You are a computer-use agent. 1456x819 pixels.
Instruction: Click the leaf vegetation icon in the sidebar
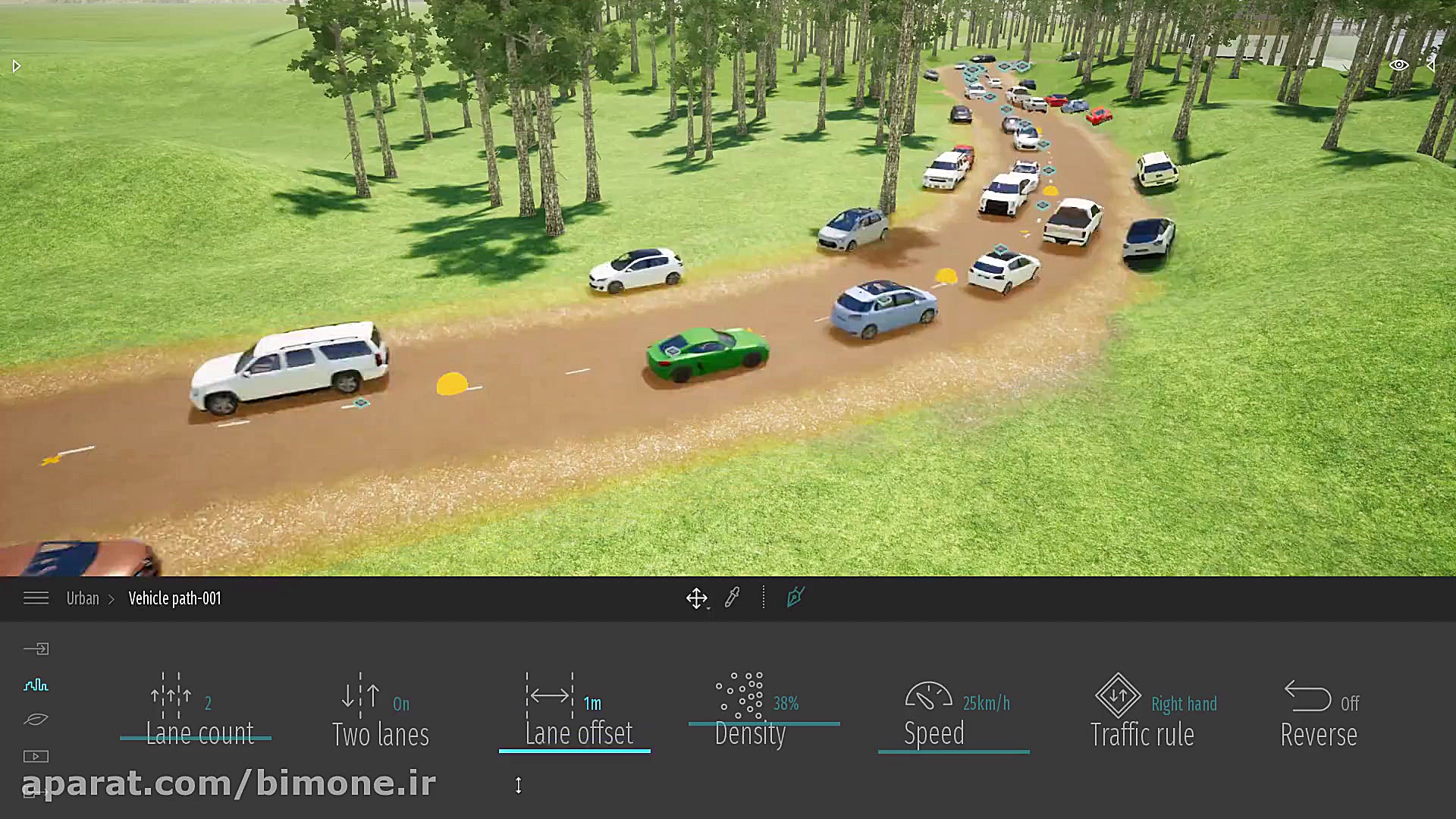(36, 719)
